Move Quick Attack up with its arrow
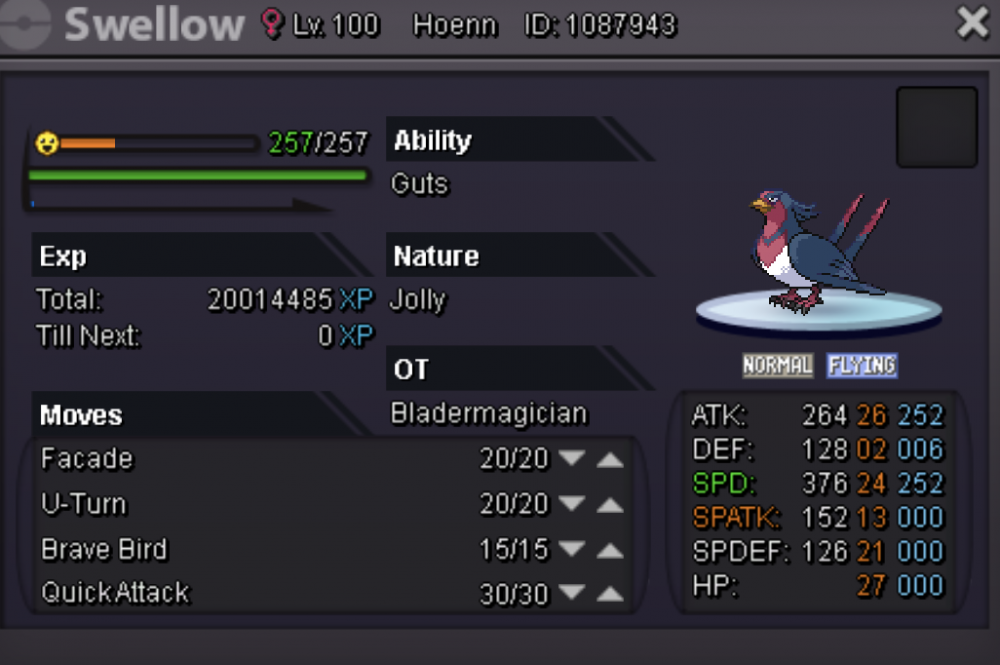This screenshot has width=1000, height=665. [610, 594]
